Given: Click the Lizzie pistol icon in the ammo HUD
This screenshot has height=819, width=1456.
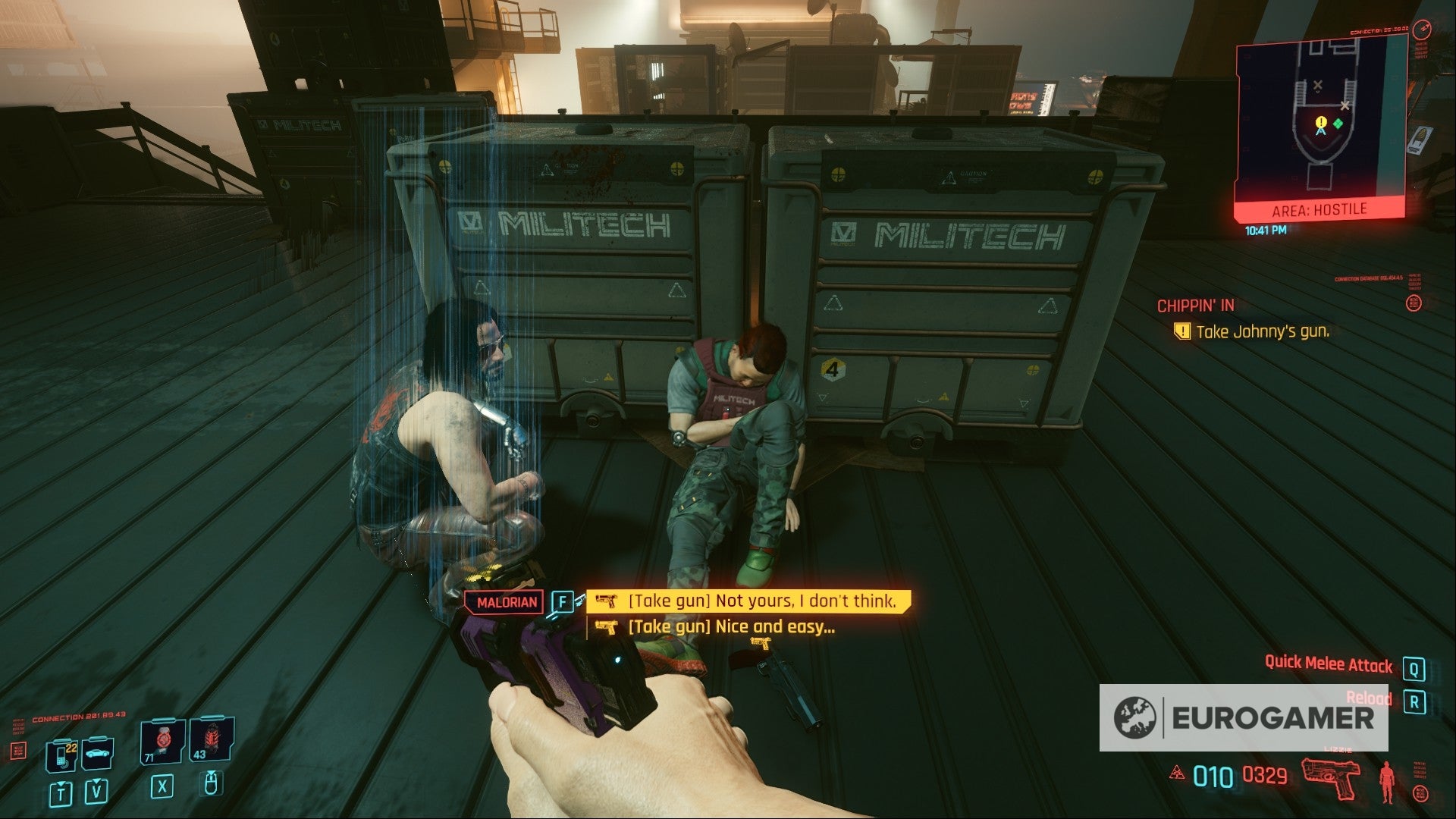Looking at the screenshot, I should click(x=1331, y=778).
